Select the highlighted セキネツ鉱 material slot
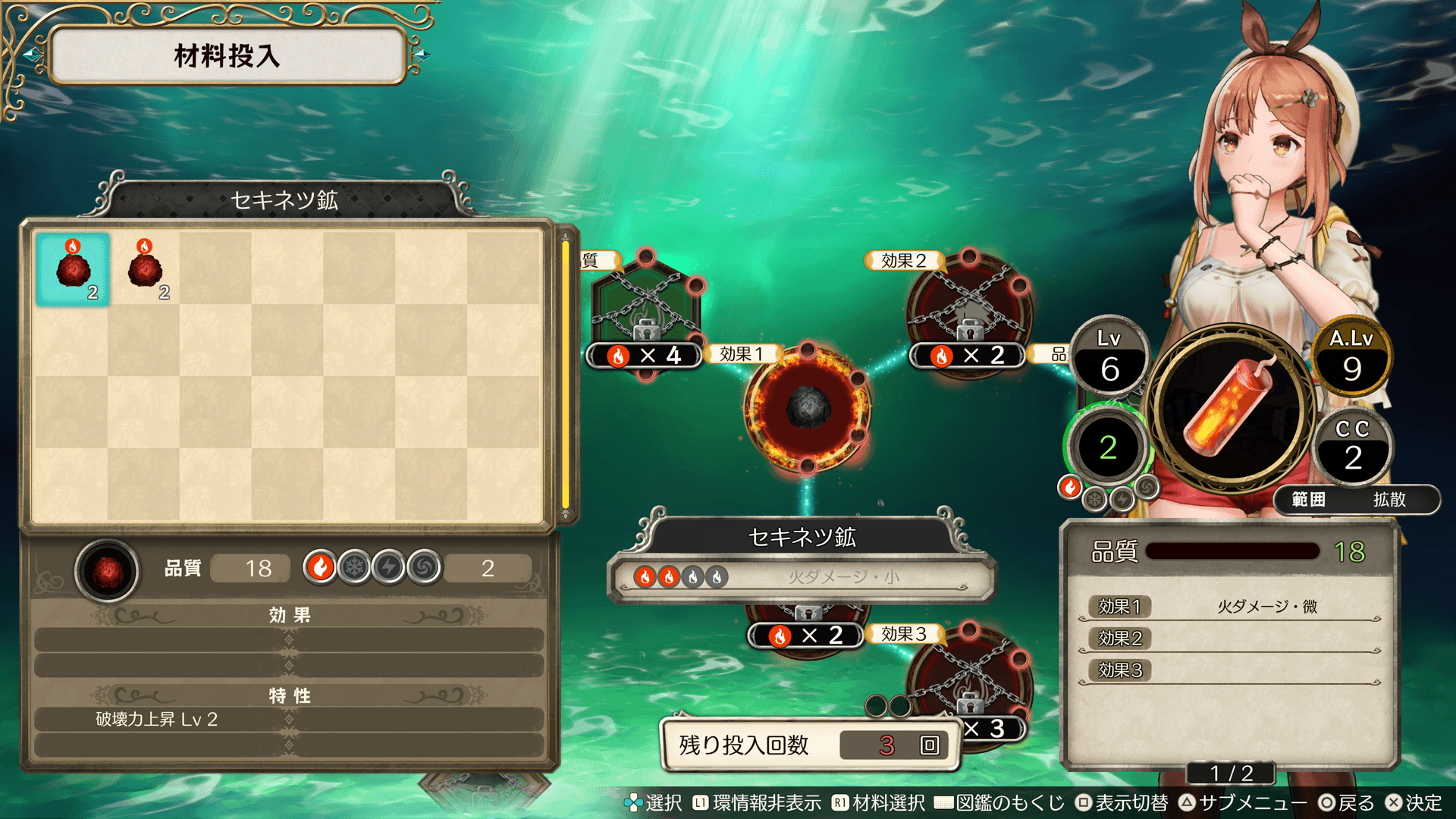Screen dimensions: 1456x819 73,269
